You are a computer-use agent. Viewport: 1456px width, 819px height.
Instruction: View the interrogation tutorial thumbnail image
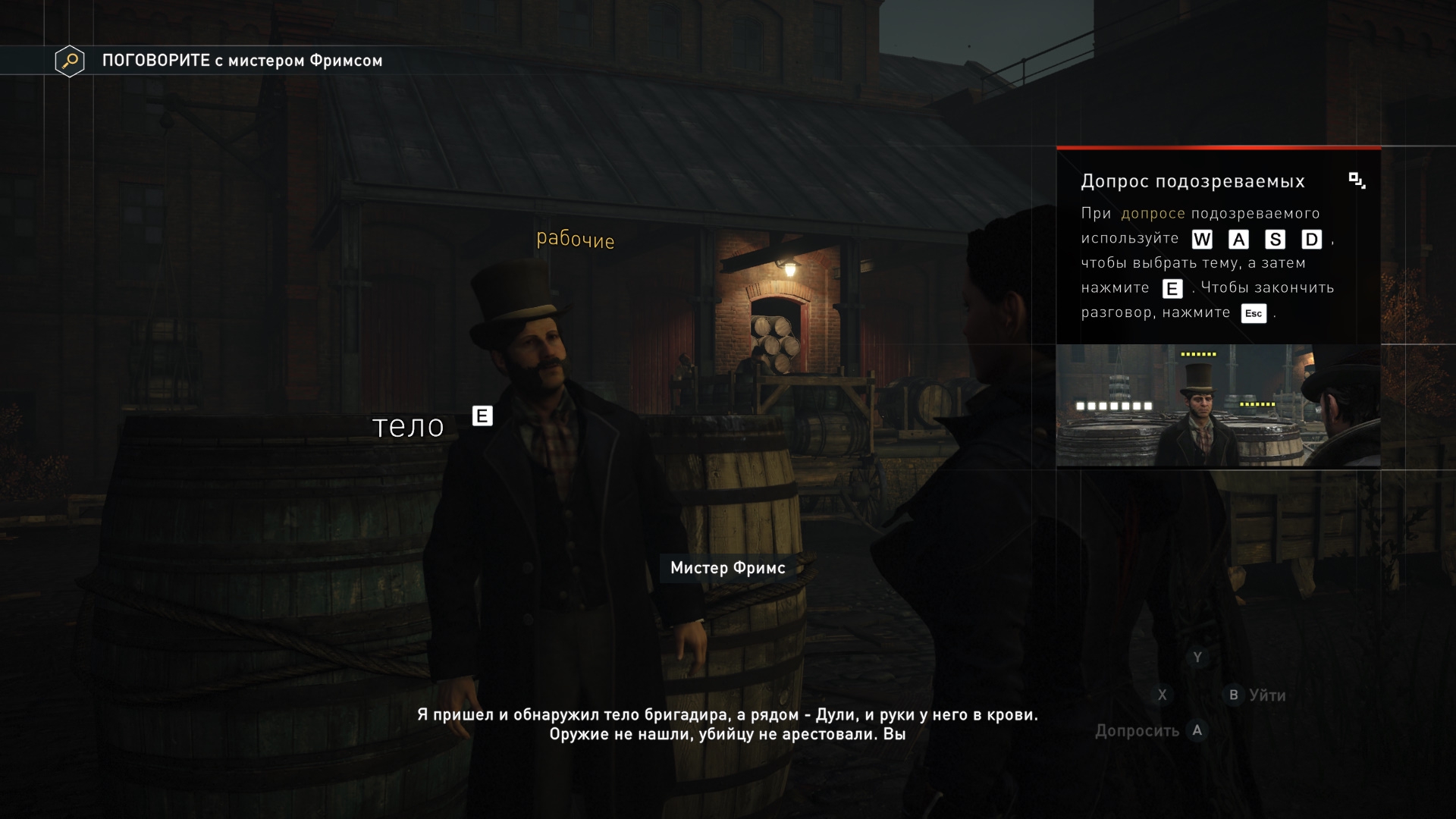1218,406
